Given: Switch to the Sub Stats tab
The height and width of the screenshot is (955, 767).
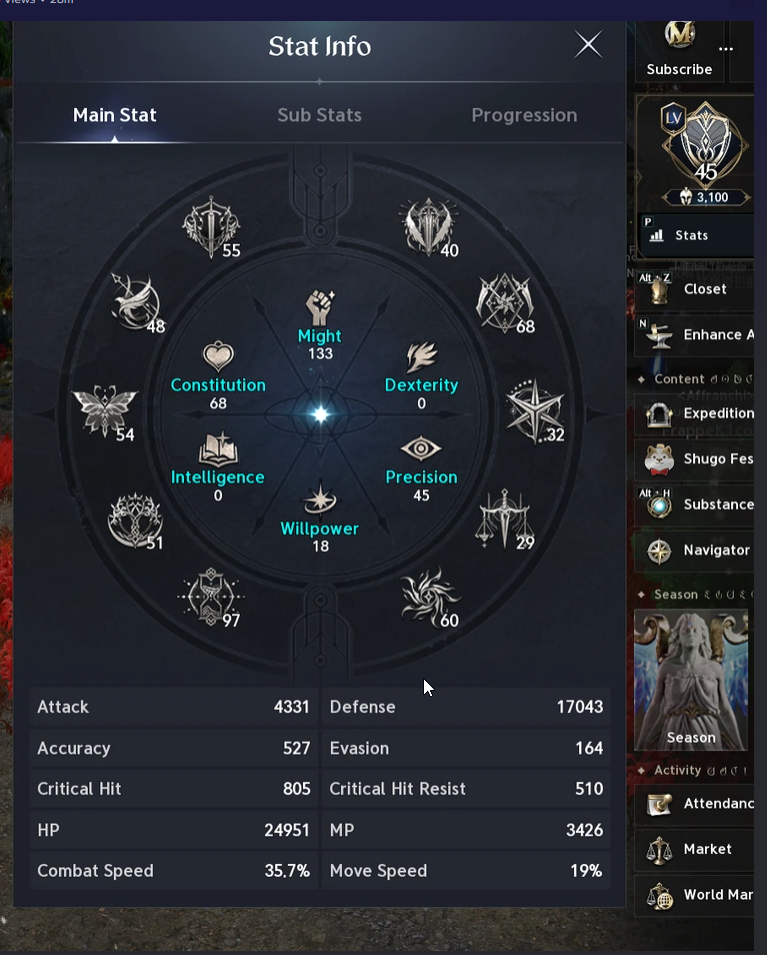Looking at the screenshot, I should (319, 115).
